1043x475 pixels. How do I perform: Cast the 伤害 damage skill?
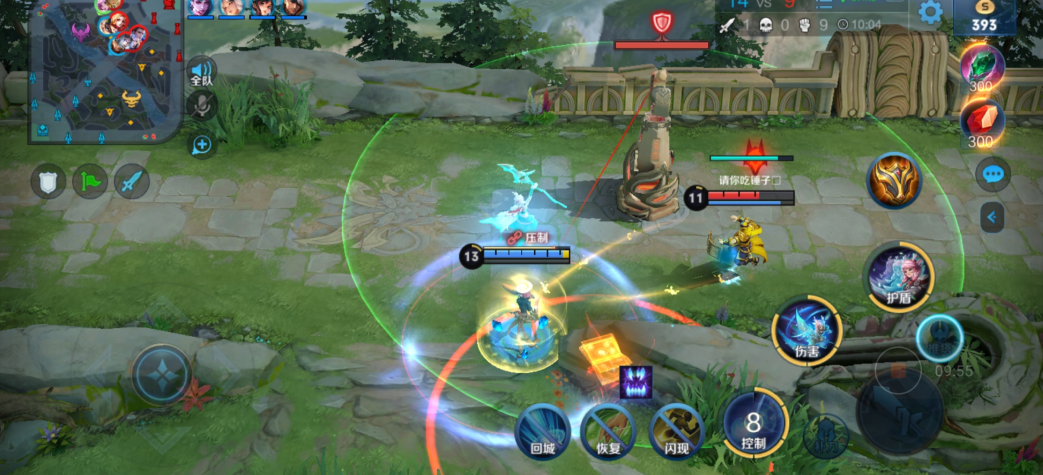[x=806, y=330]
